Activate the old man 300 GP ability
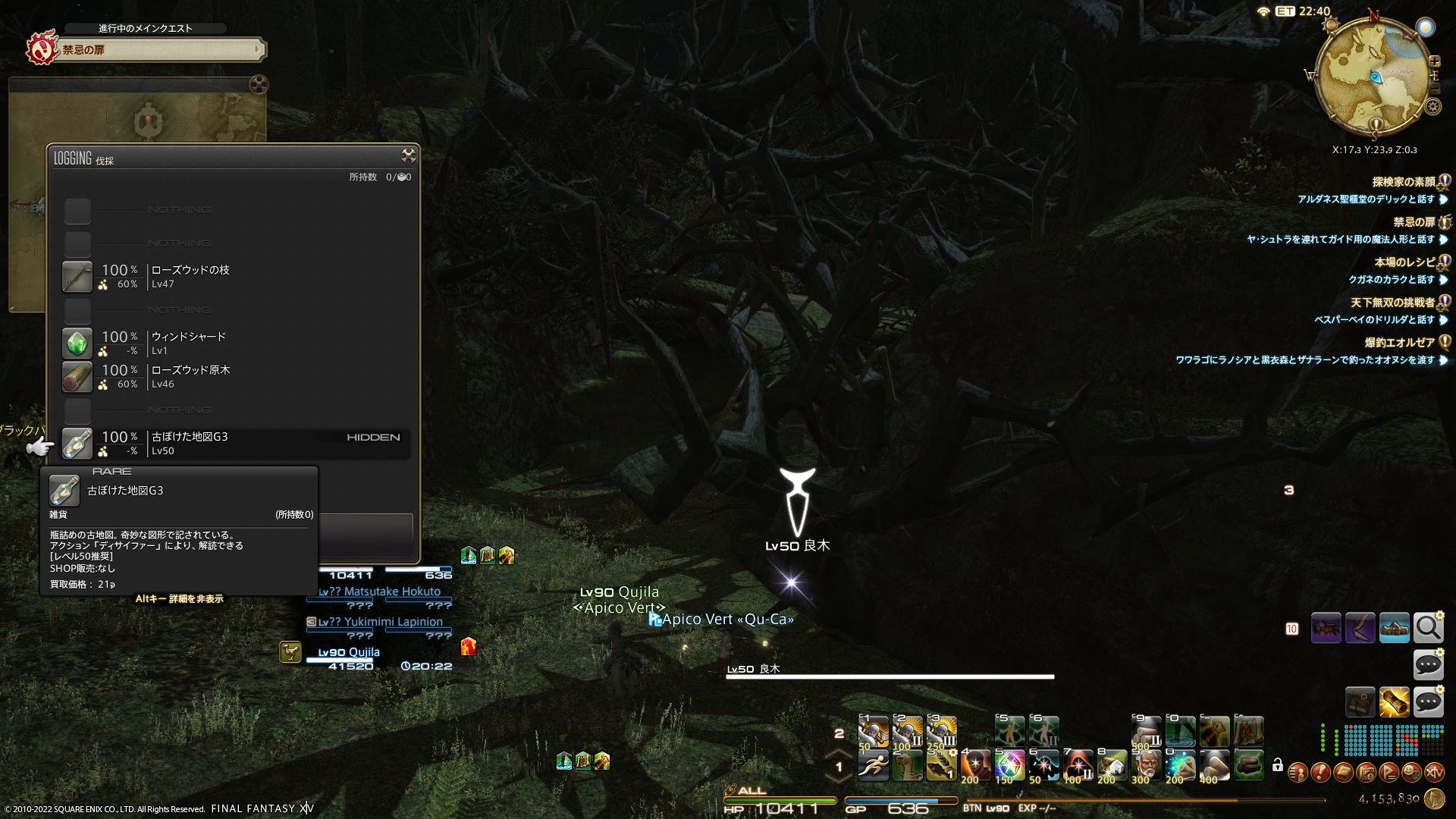The width and height of the screenshot is (1456, 819). [1146, 766]
